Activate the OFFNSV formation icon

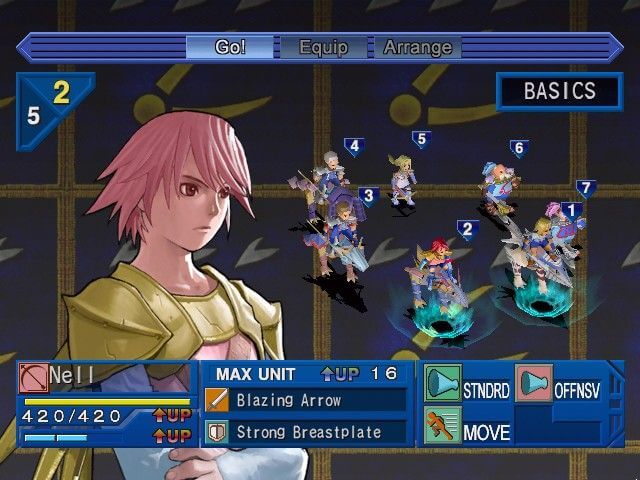coord(533,384)
